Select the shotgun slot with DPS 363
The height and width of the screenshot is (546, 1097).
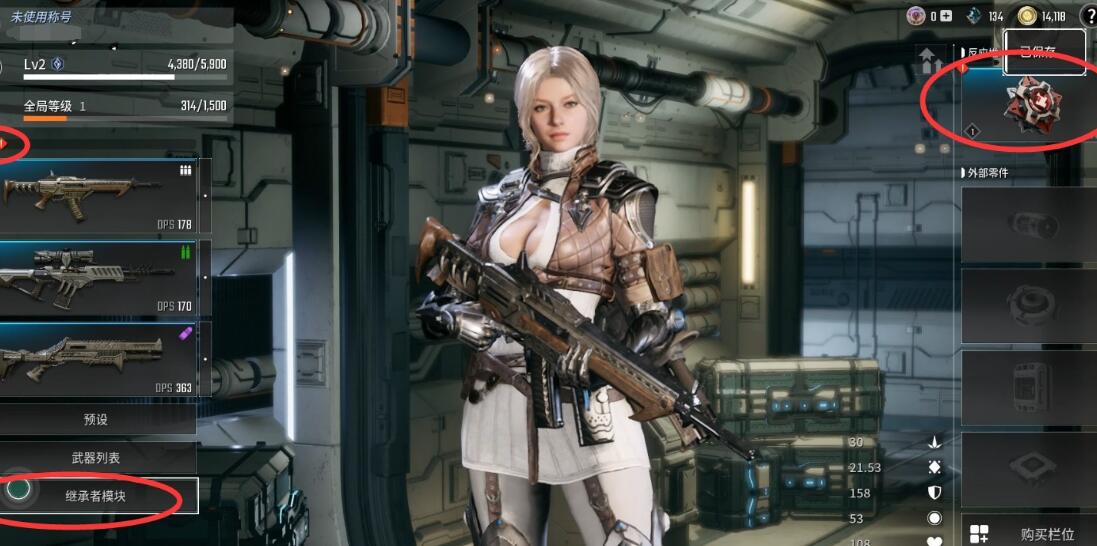[x=100, y=358]
